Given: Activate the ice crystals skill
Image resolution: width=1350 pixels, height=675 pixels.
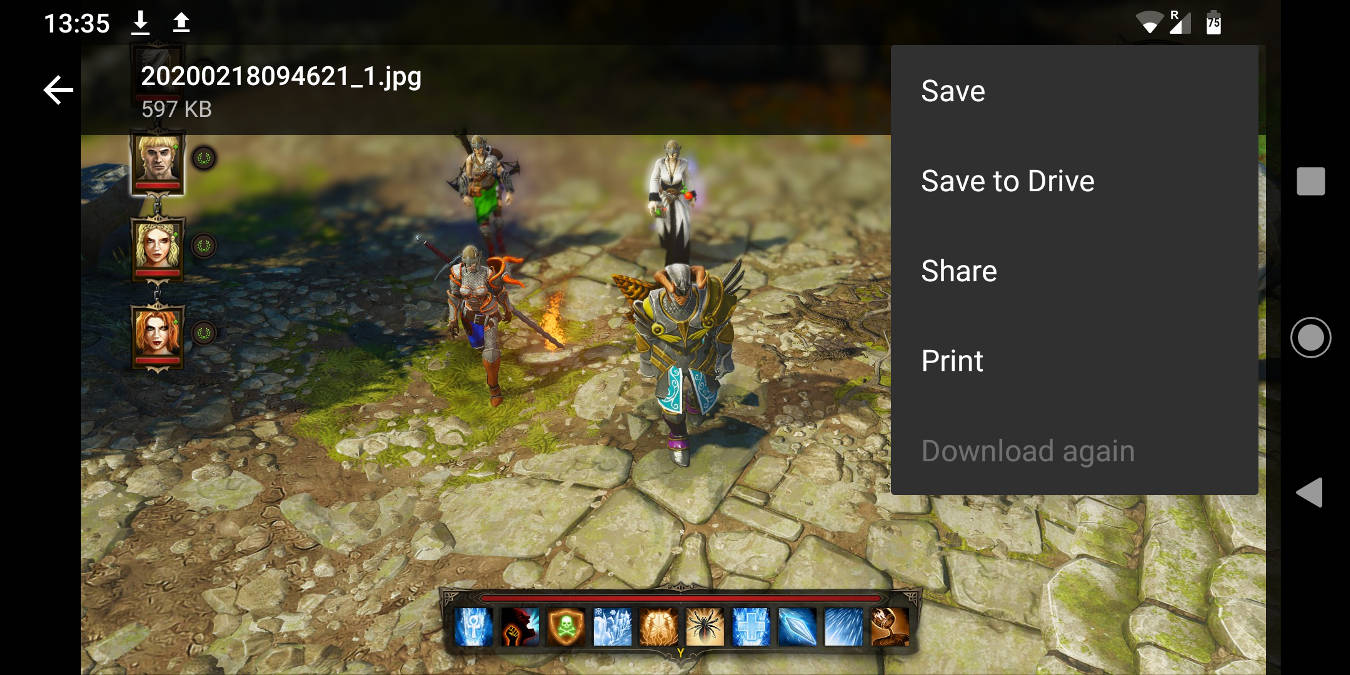Looking at the screenshot, I should pos(613,627).
